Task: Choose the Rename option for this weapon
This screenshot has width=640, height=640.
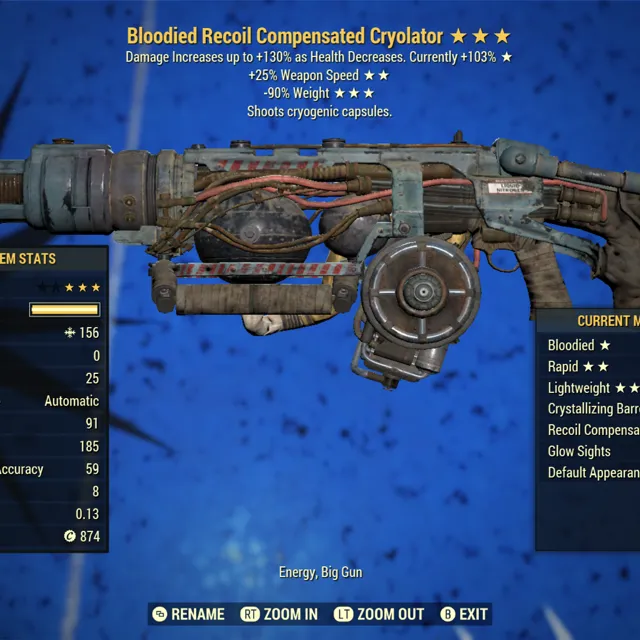Action: [189, 614]
